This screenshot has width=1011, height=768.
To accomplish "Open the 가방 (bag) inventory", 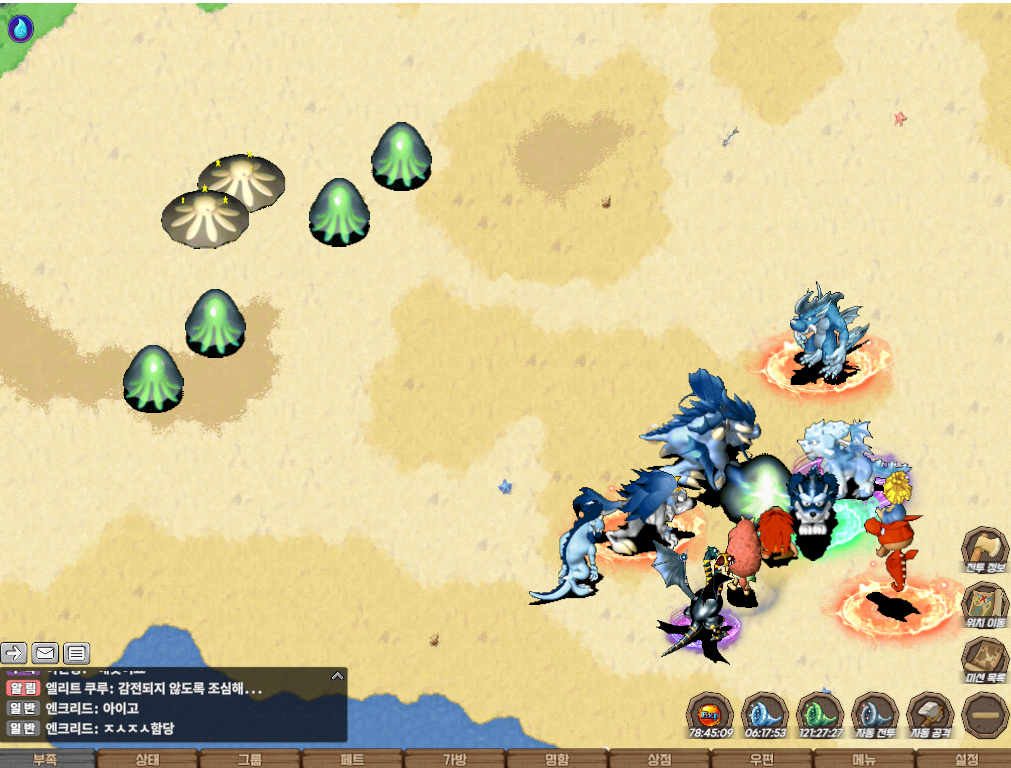I will pyautogui.click(x=454, y=759).
